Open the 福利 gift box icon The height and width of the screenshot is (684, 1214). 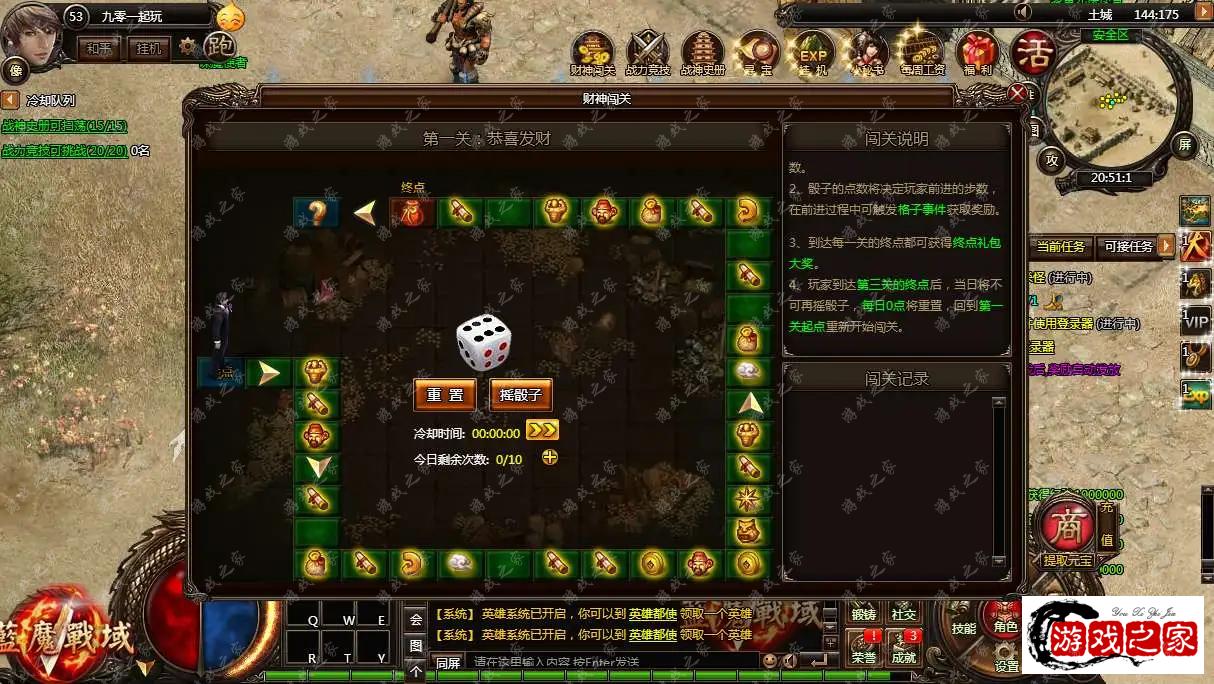[975, 52]
